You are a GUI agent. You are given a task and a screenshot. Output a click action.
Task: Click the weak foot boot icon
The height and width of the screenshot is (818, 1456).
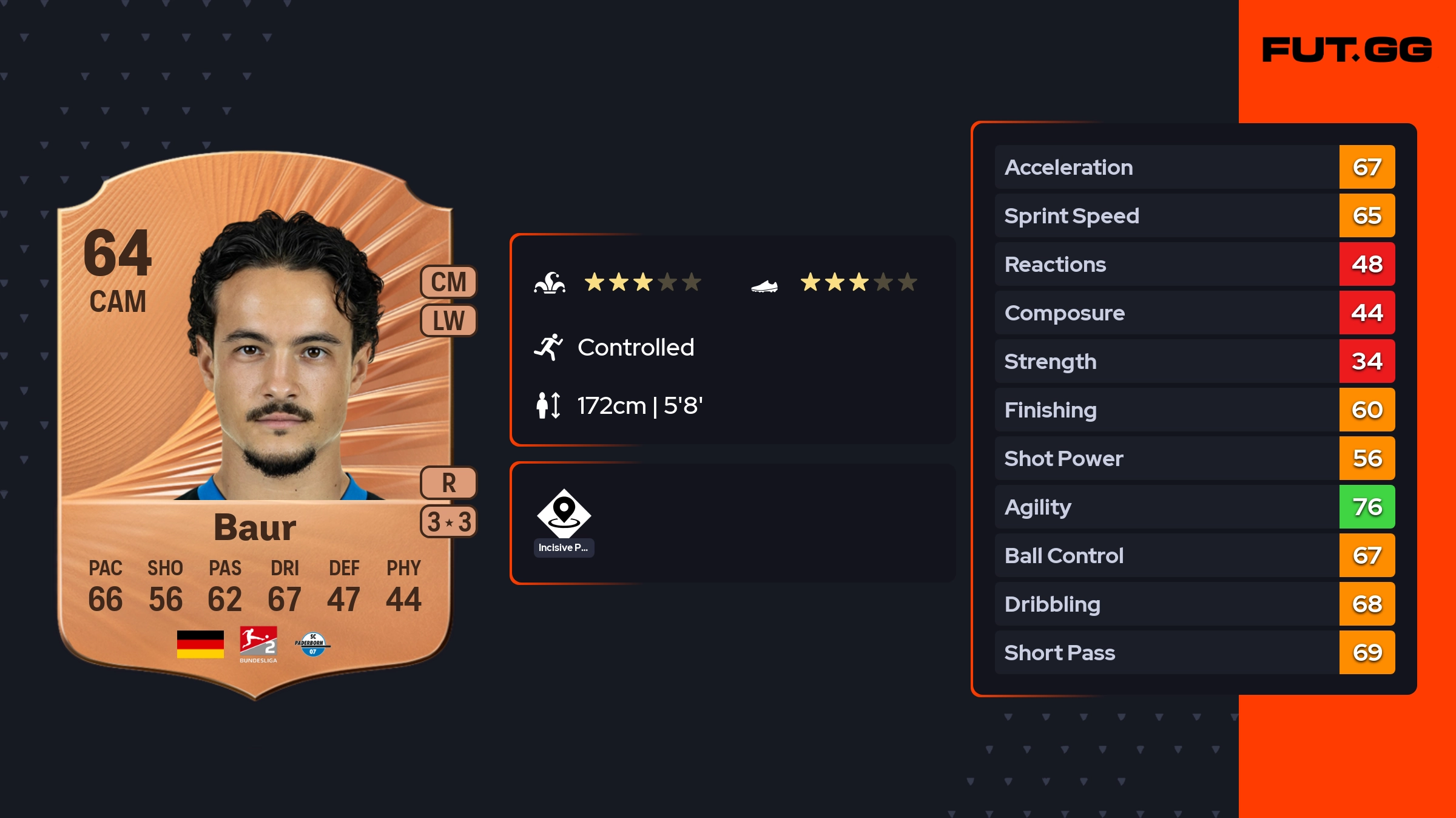tap(764, 285)
